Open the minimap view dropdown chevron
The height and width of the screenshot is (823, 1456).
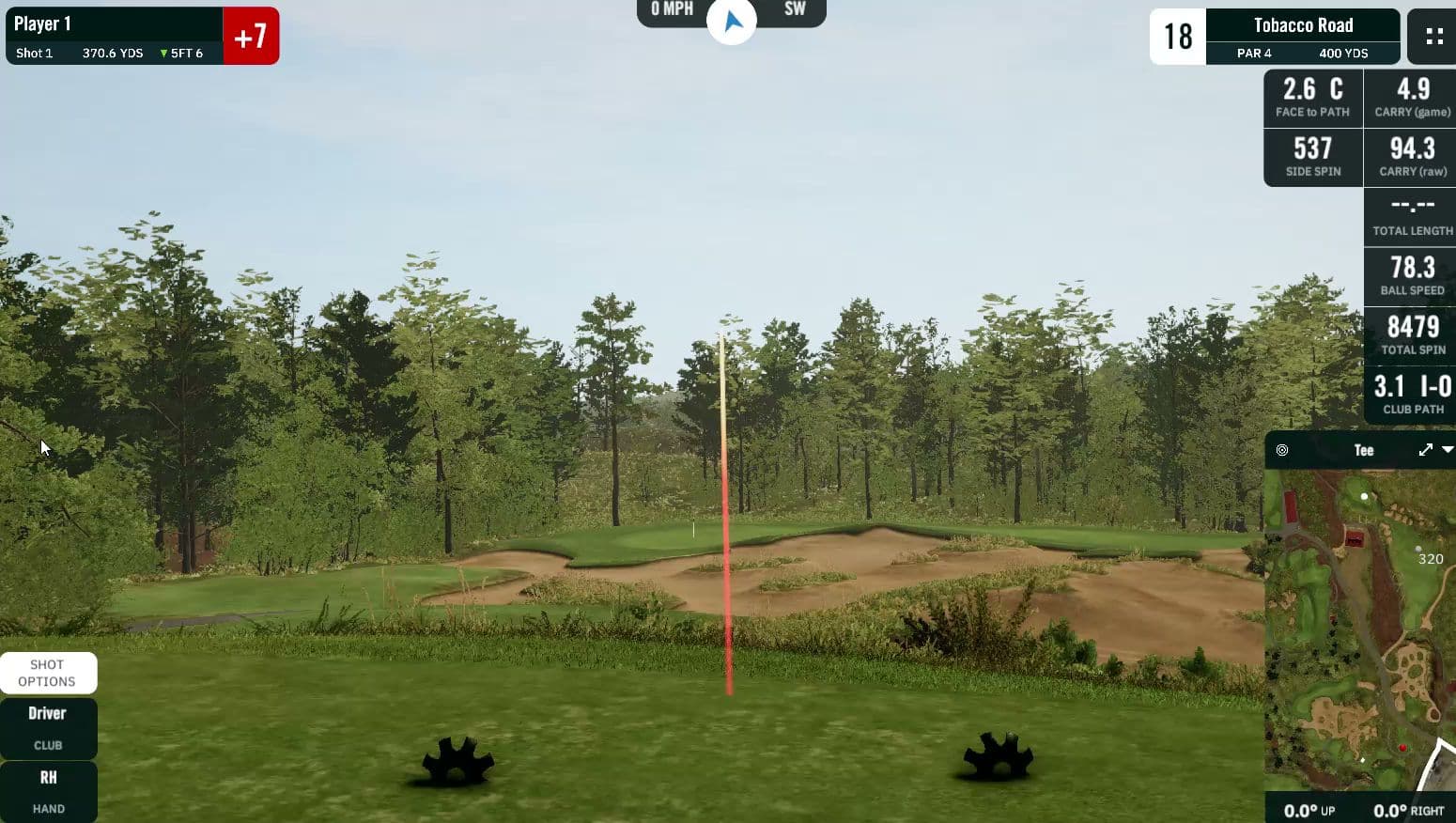tap(1446, 450)
